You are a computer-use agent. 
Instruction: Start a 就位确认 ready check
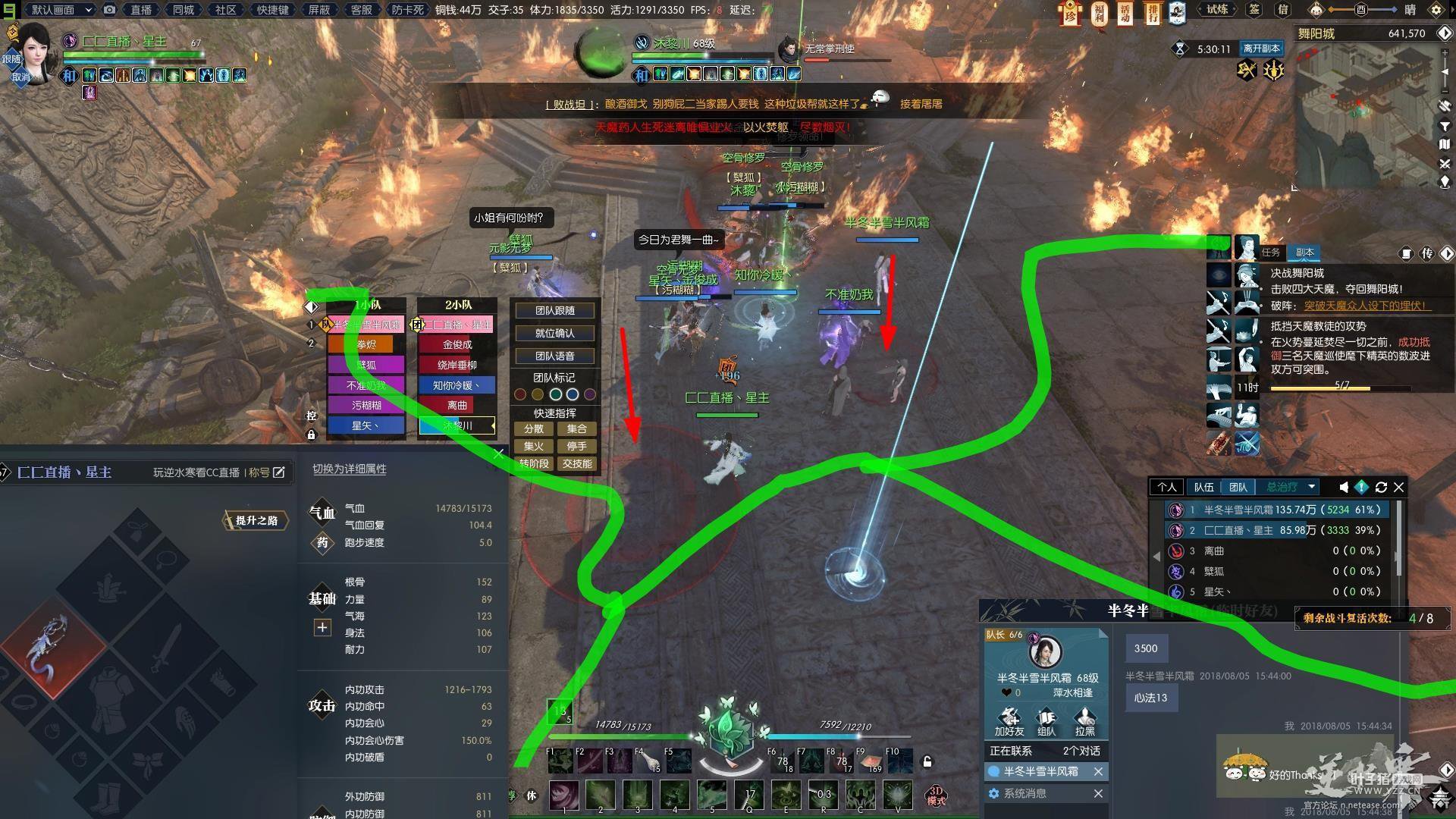click(554, 334)
